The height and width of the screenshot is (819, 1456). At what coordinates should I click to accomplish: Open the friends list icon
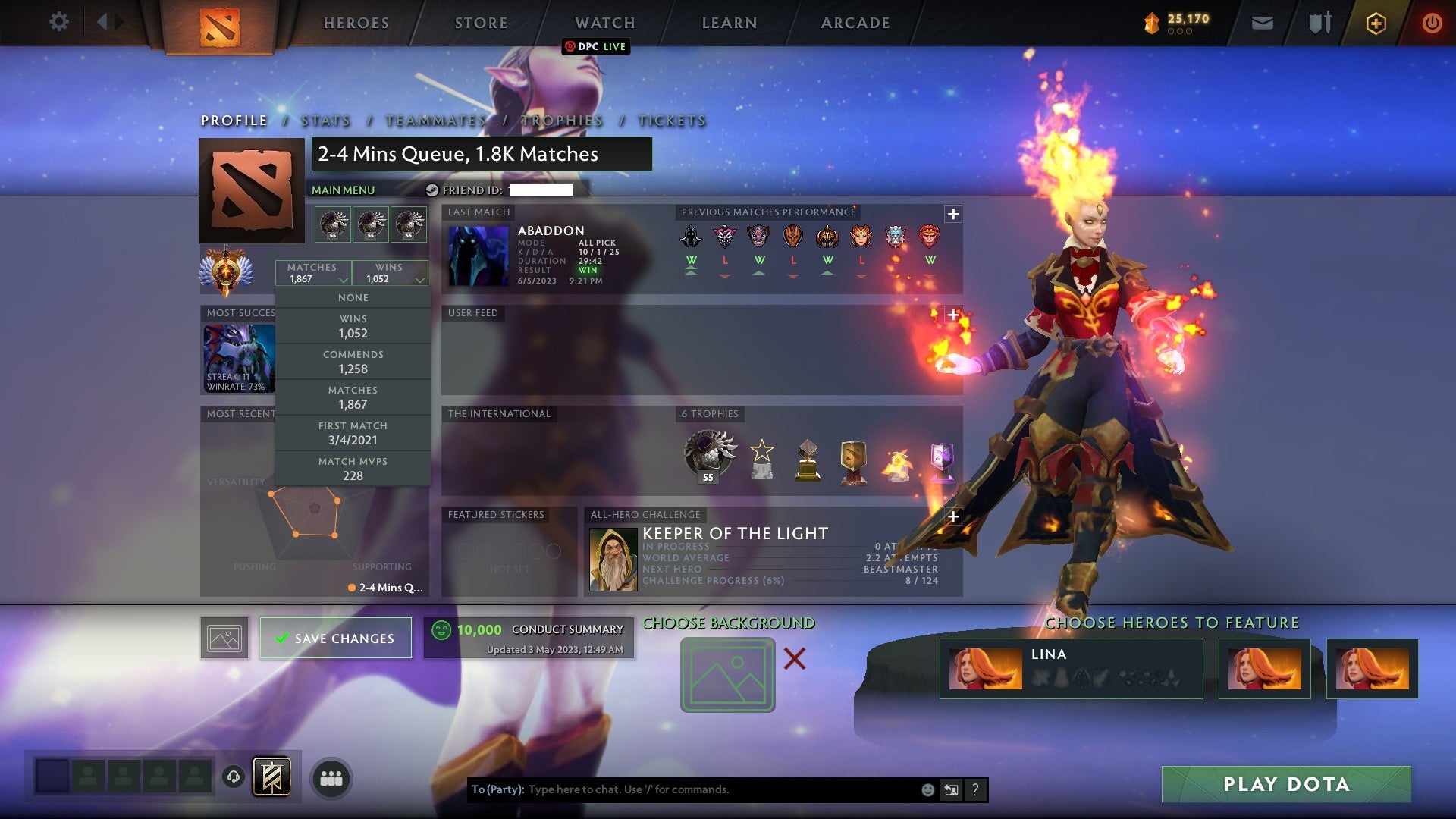[330, 777]
